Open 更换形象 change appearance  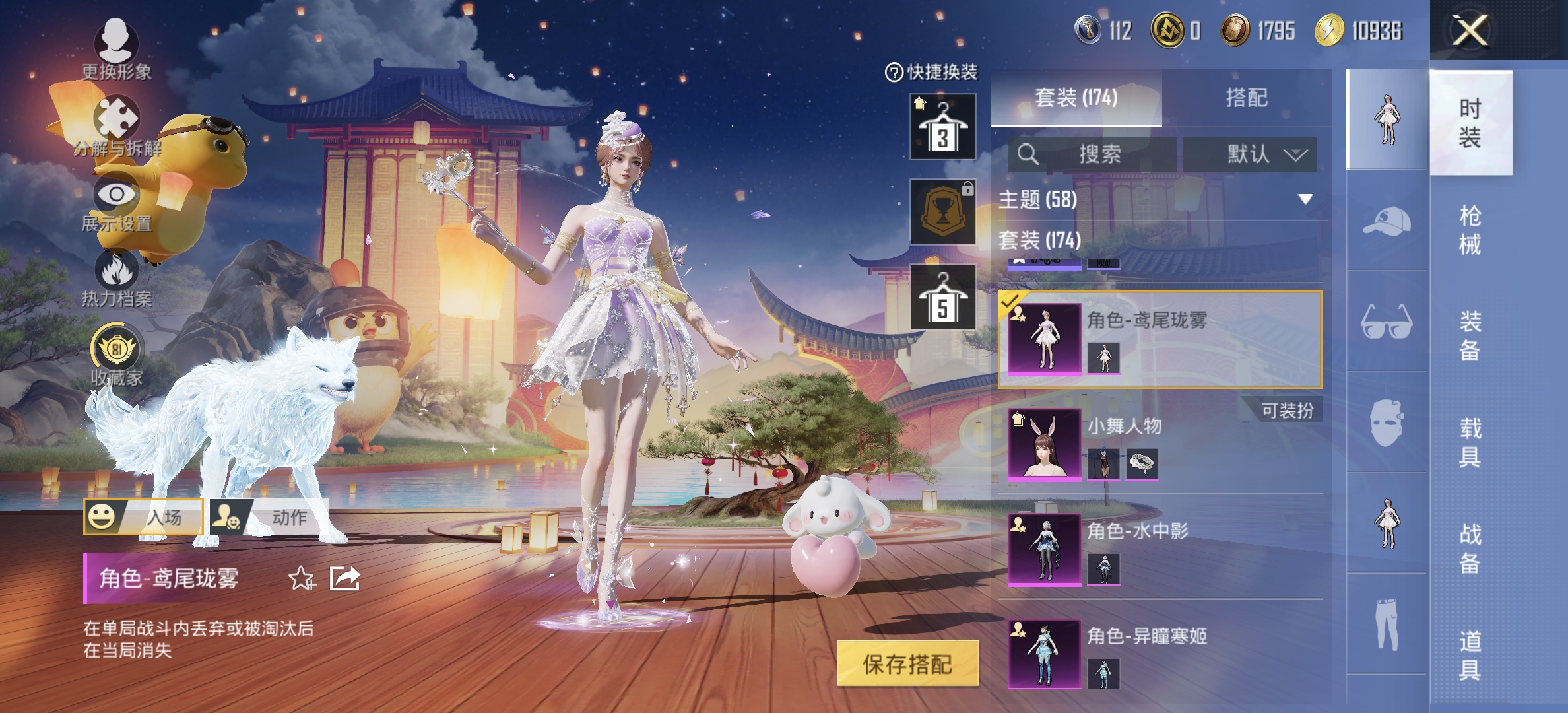(x=116, y=48)
